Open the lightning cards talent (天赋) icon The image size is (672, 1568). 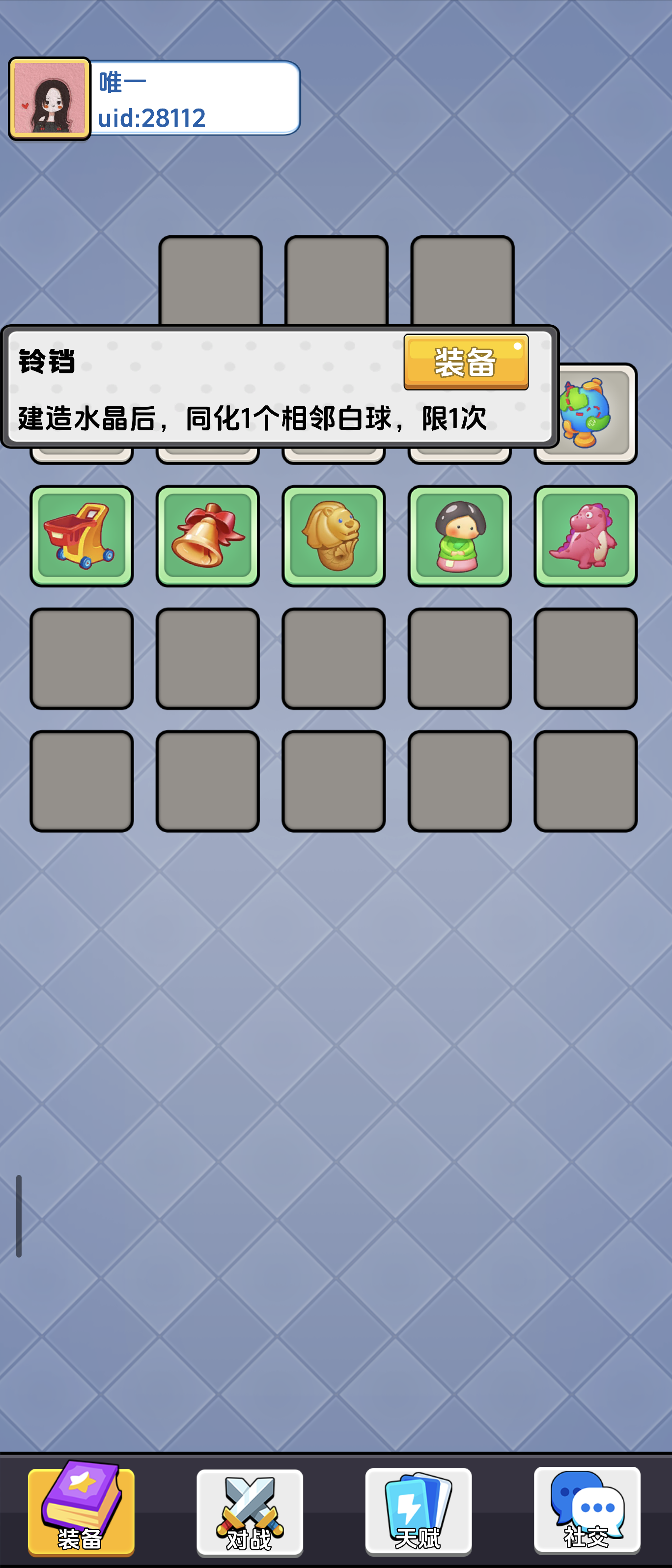click(418, 1510)
